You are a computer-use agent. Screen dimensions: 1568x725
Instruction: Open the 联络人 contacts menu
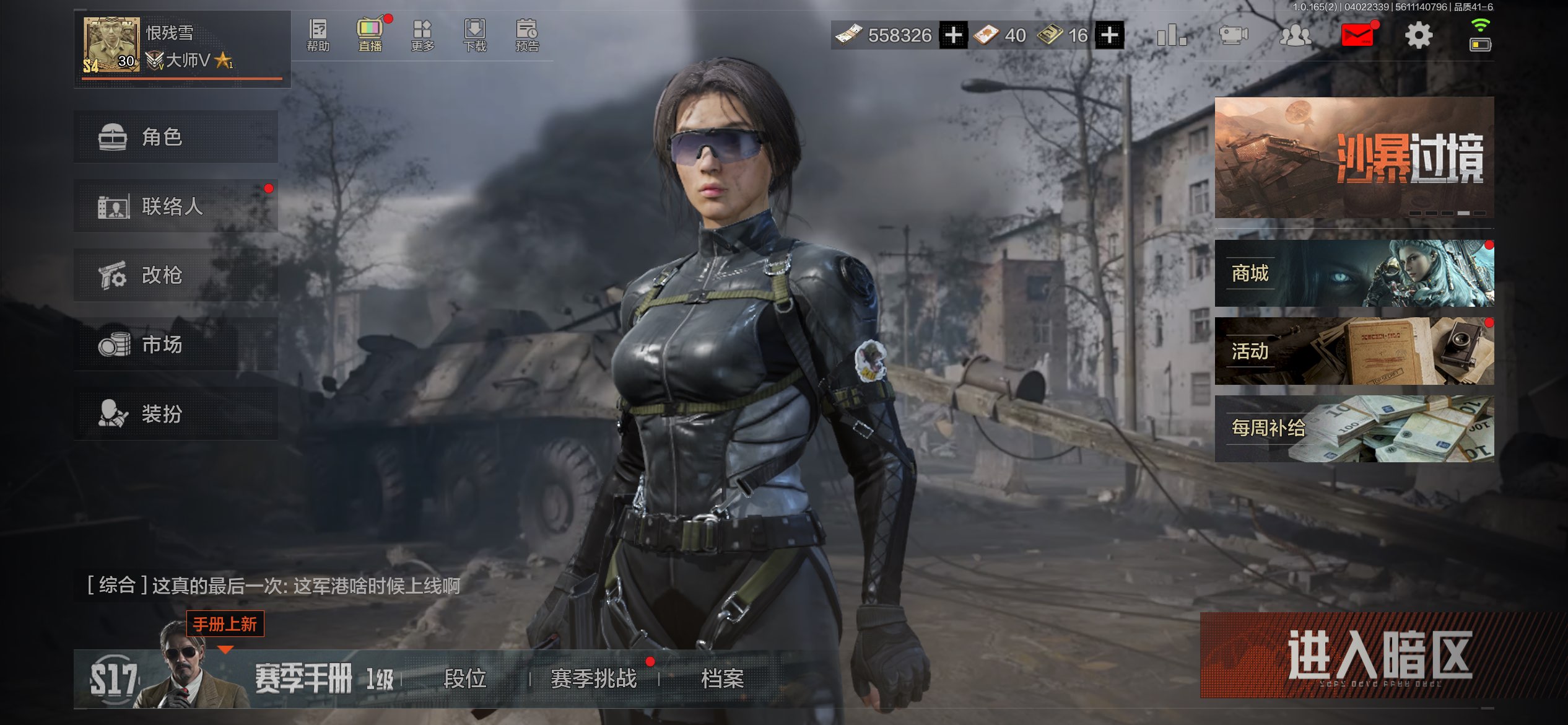pyautogui.click(x=175, y=206)
